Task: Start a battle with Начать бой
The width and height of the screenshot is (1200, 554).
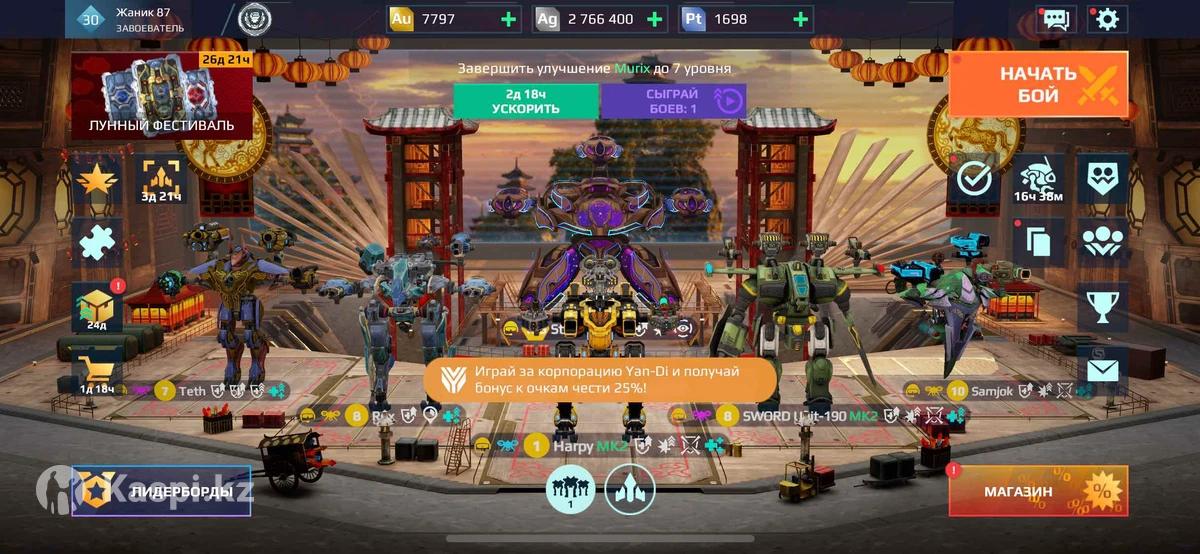Action: (1038, 84)
